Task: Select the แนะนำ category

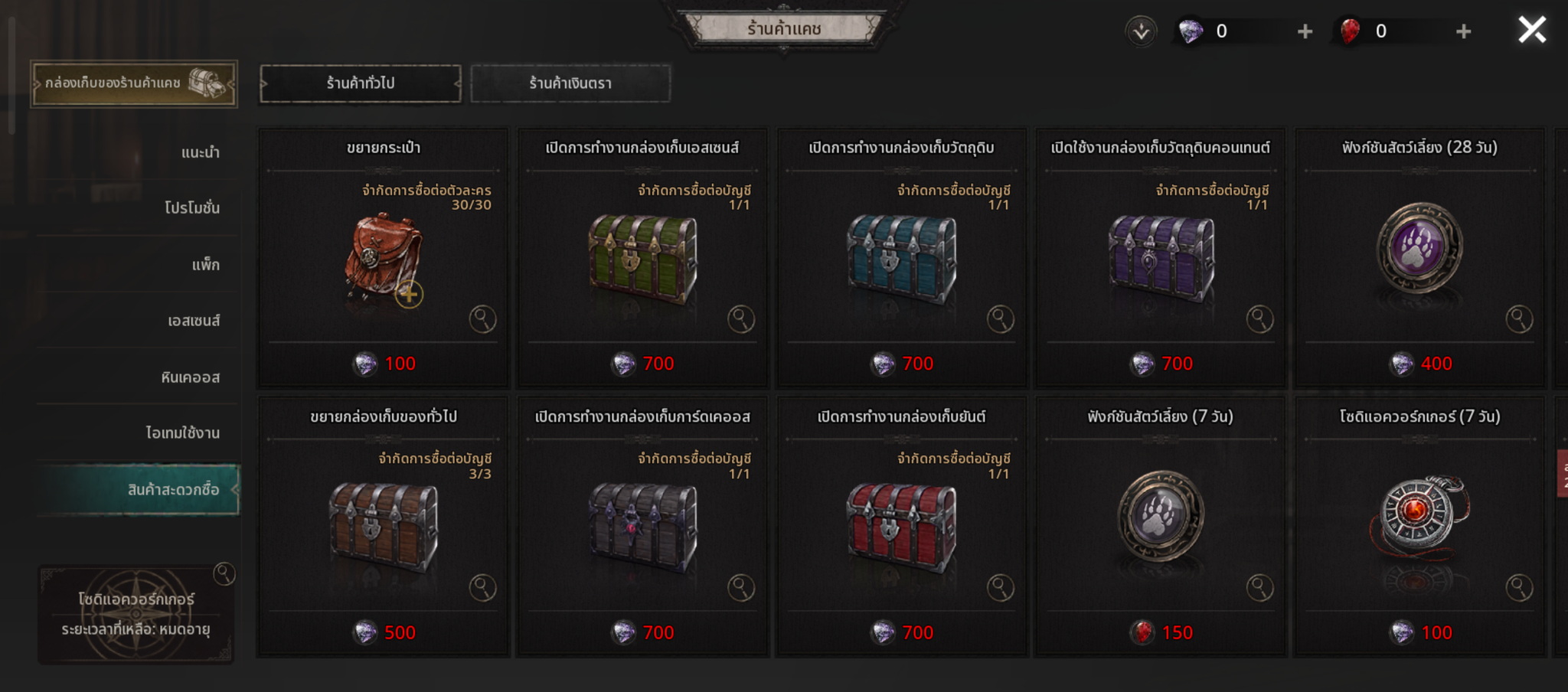Action: 200,152
